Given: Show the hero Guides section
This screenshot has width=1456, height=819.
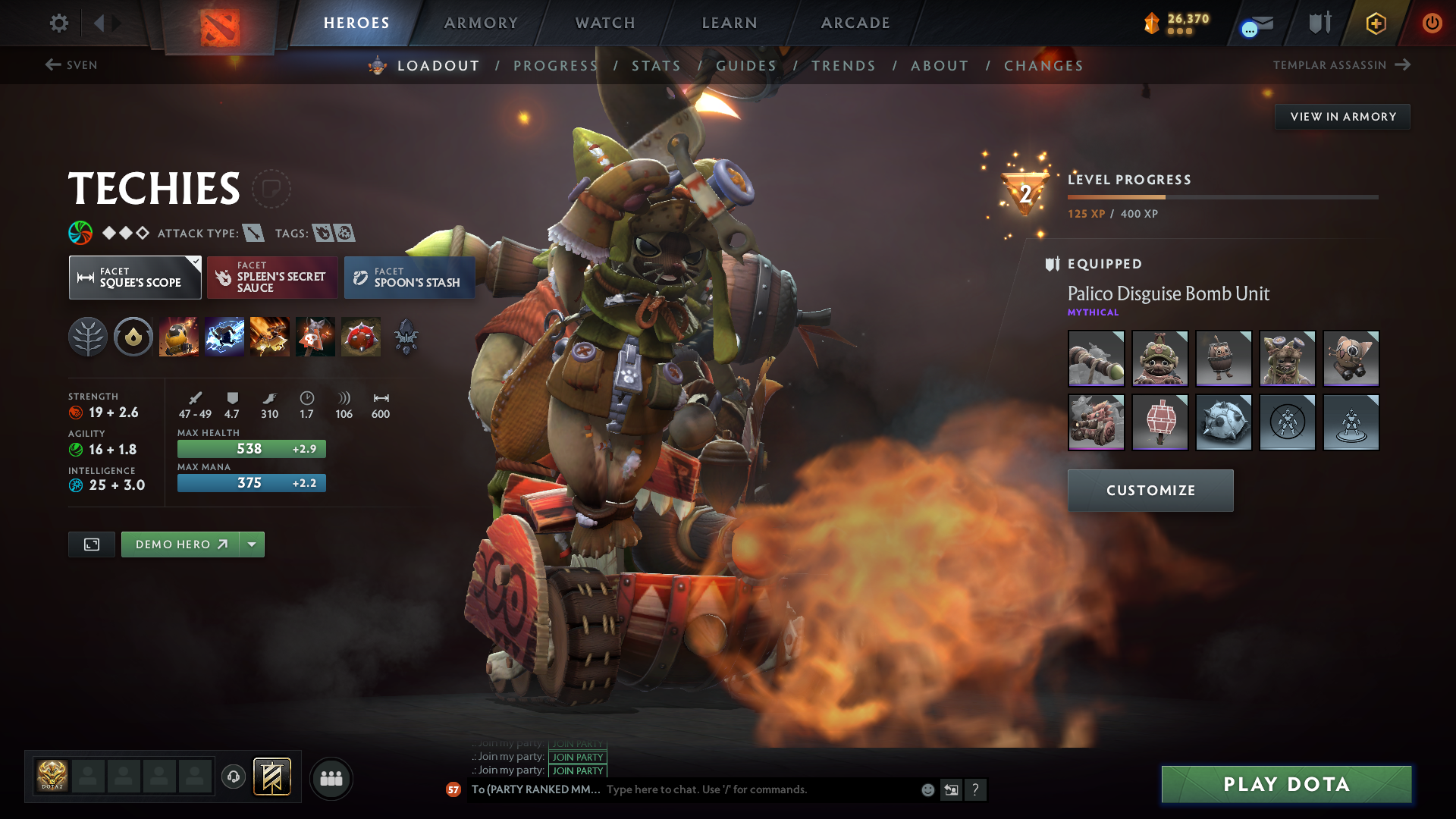Looking at the screenshot, I should 746,66.
